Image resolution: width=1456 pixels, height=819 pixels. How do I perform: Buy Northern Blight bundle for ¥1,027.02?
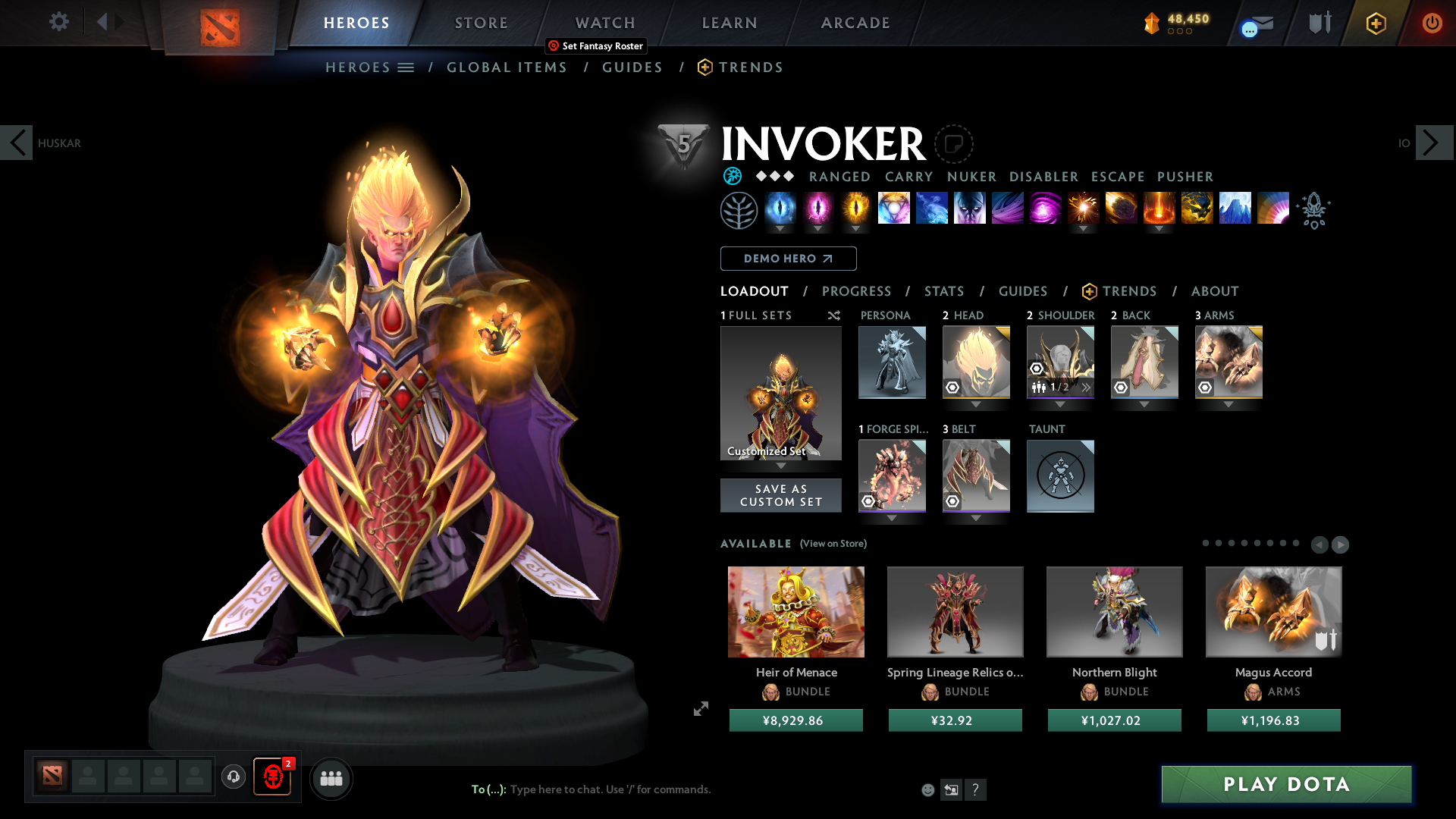click(1114, 720)
